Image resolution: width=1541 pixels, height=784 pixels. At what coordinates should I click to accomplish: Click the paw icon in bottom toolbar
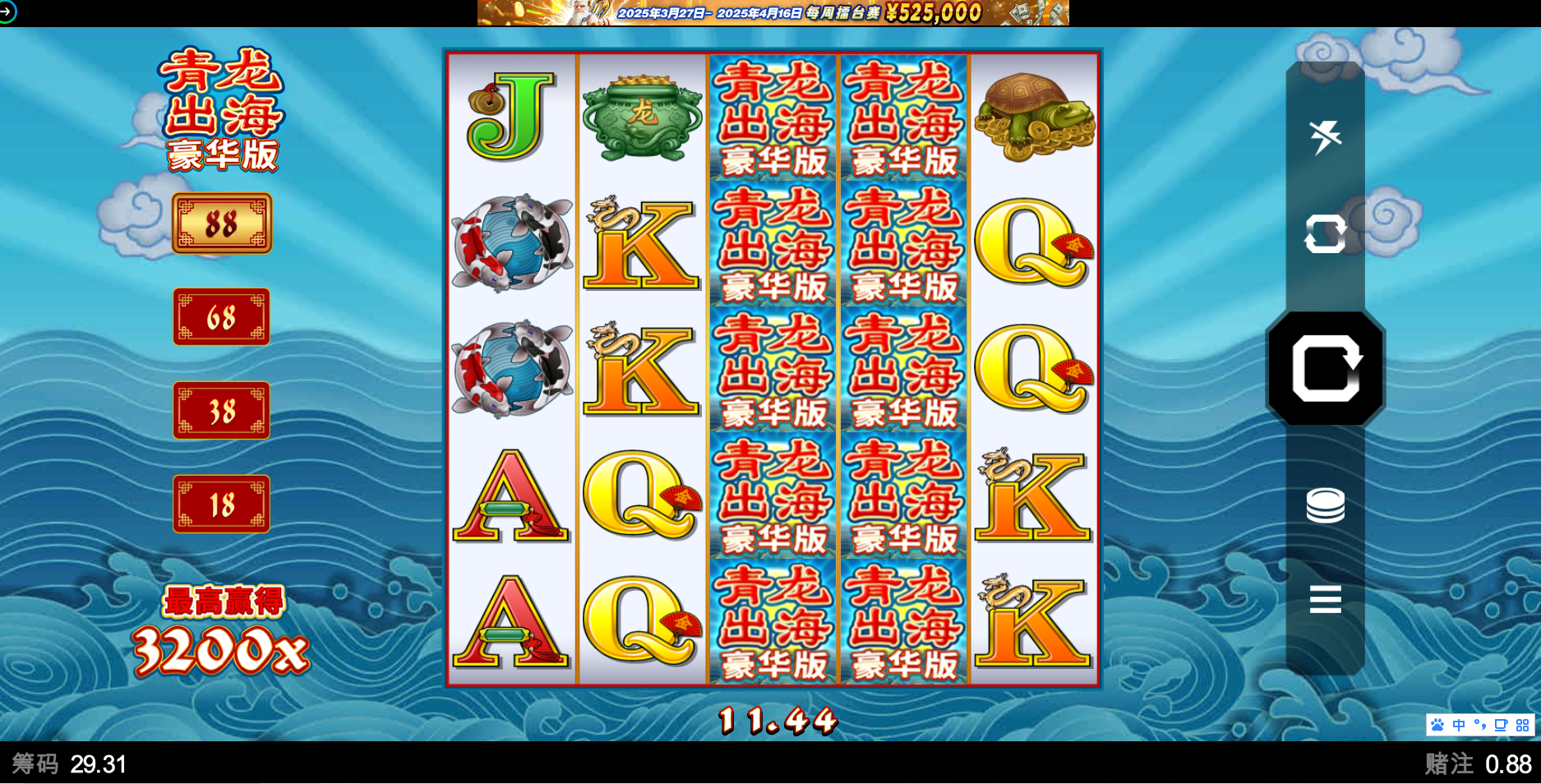[1437, 724]
